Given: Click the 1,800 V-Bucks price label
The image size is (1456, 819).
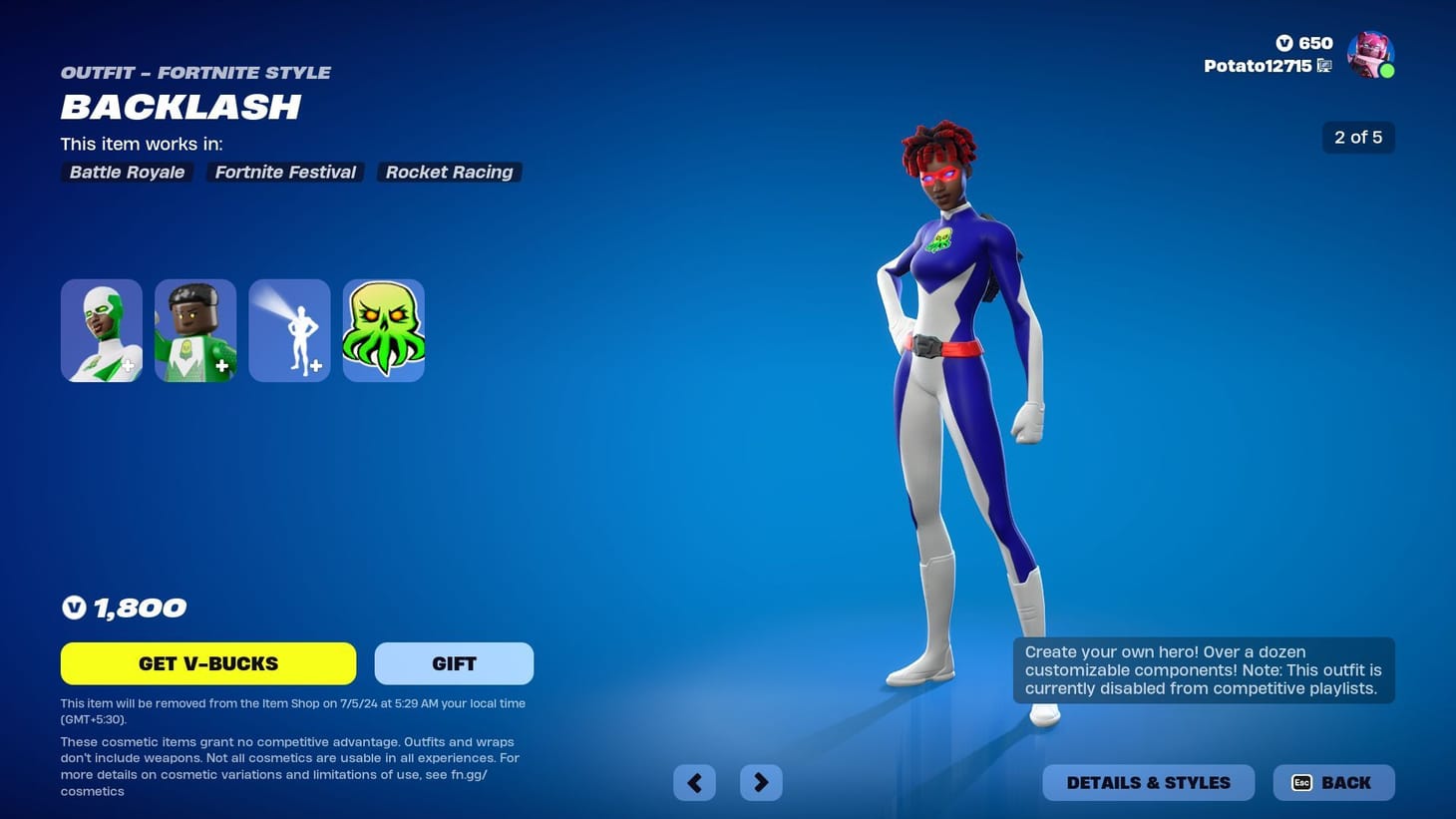Looking at the screenshot, I should click(124, 607).
